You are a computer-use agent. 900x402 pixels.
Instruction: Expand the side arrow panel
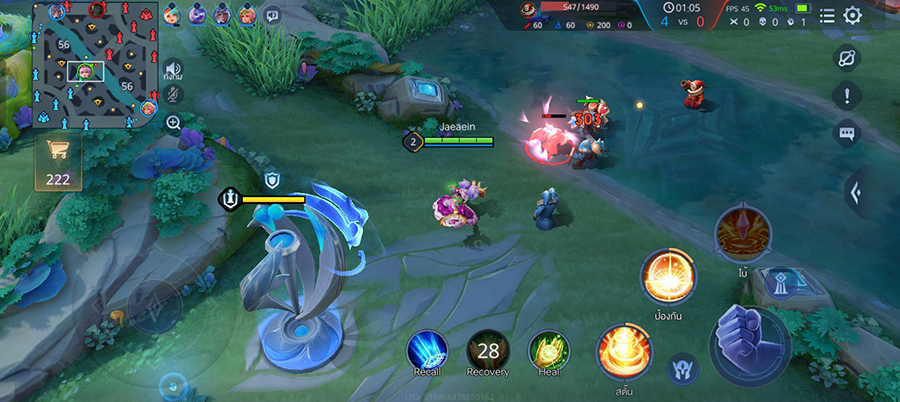pos(855,191)
